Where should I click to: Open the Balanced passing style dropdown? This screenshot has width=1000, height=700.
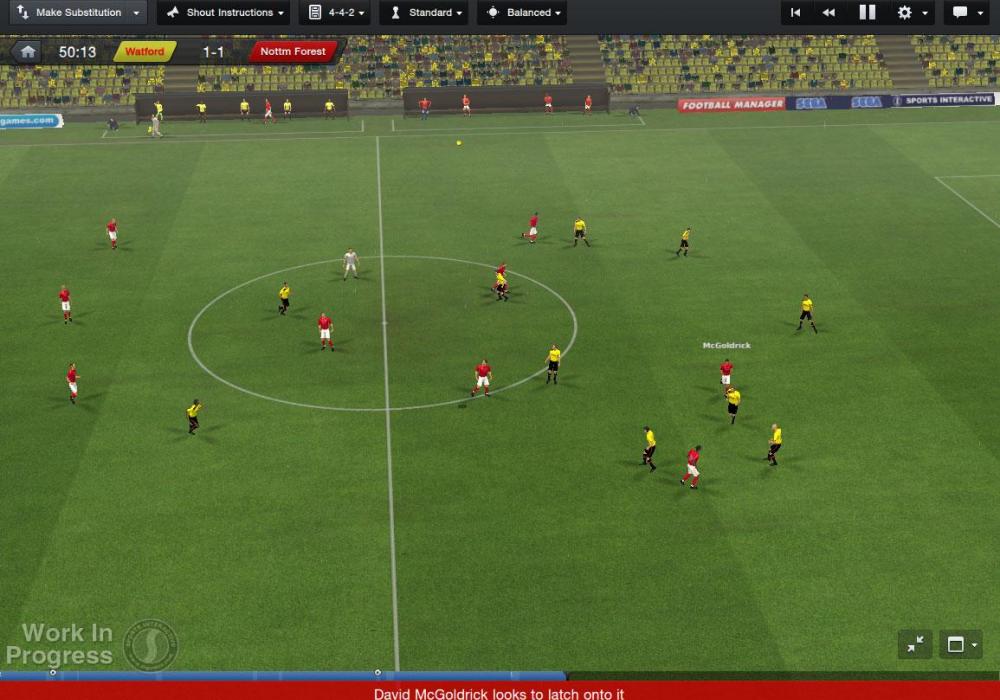(522, 13)
